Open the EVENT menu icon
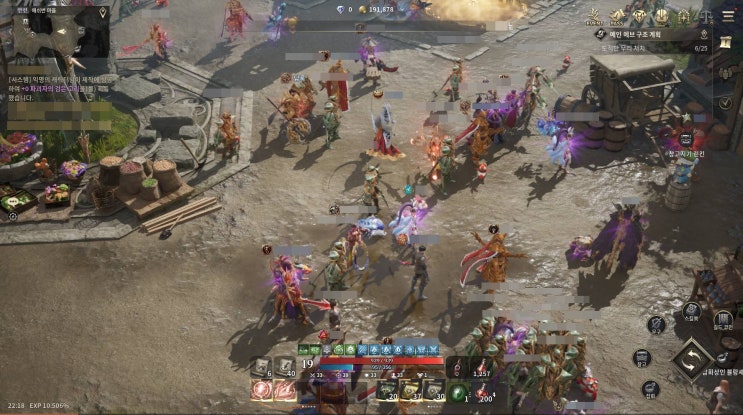The image size is (743, 415). [x=594, y=15]
